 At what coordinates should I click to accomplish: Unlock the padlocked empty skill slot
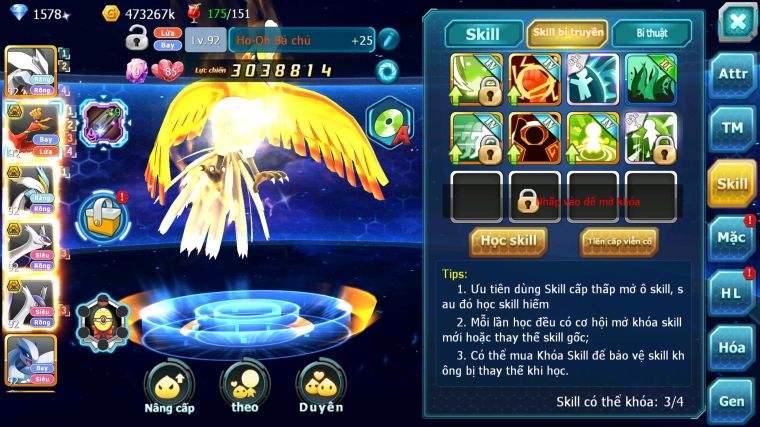point(534,198)
